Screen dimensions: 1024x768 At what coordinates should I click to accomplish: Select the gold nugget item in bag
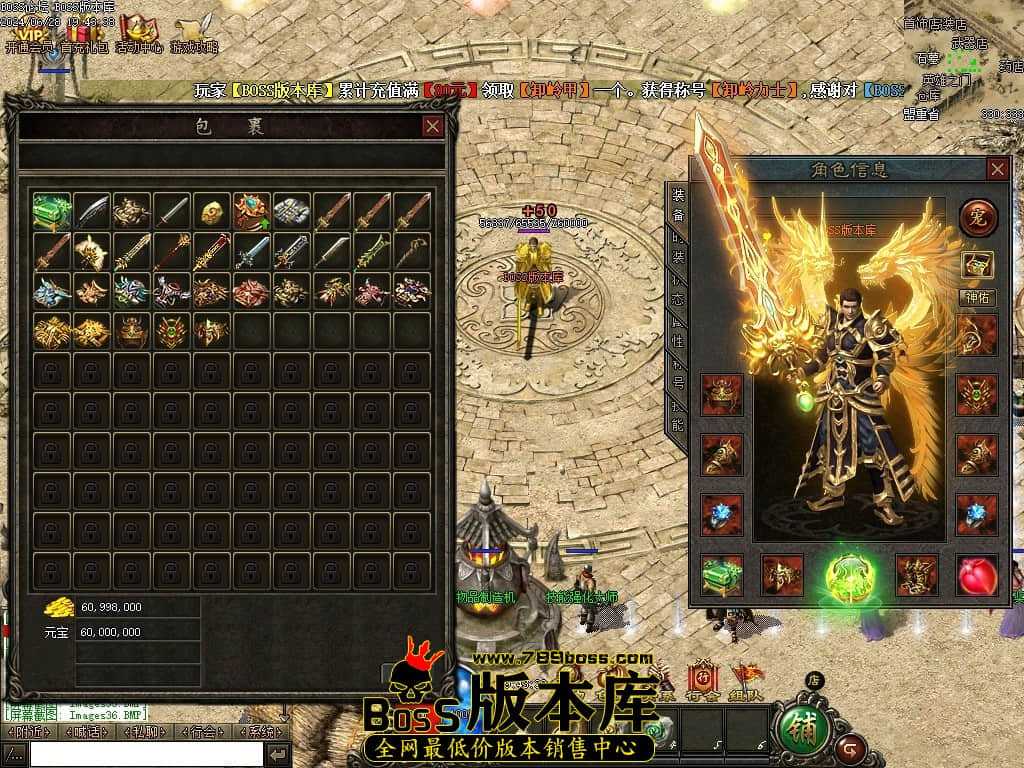[211, 212]
